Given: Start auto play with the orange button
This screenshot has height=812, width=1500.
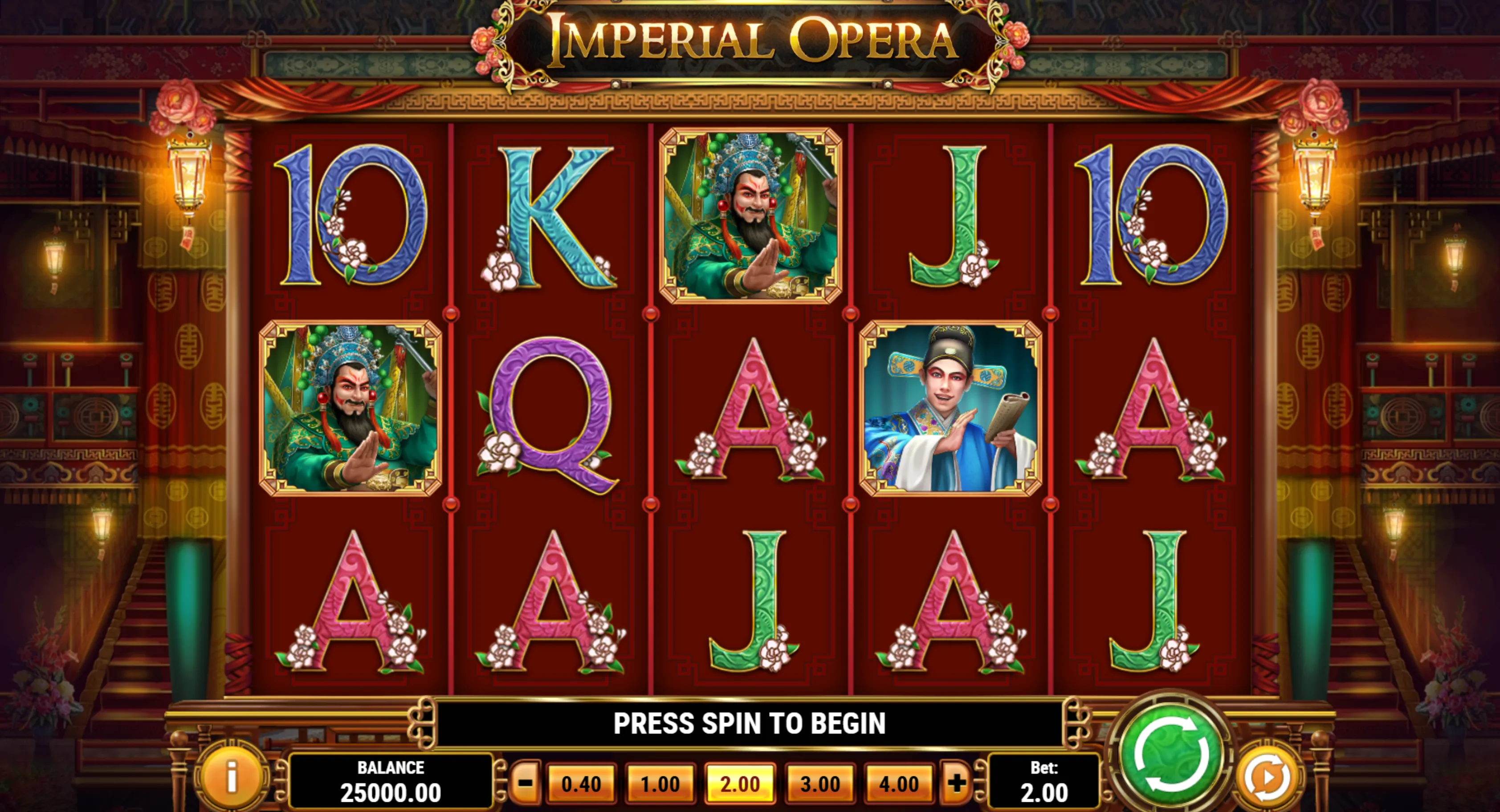Looking at the screenshot, I should [x=1268, y=776].
